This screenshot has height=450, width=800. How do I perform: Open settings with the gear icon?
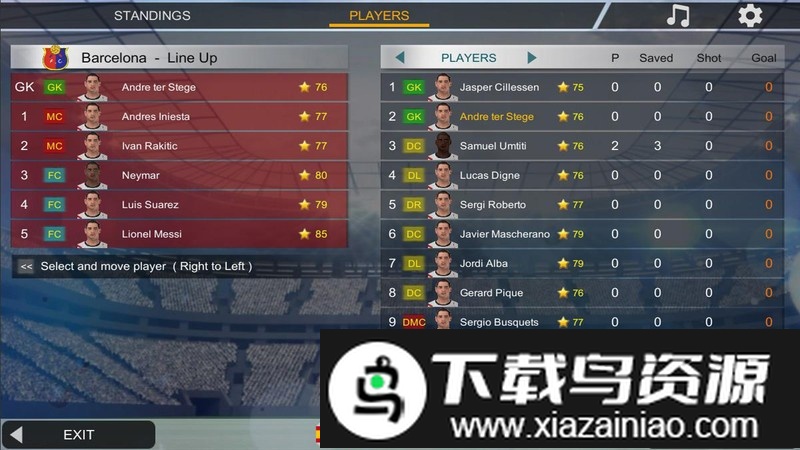pyautogui.click(x=749, y=16)
